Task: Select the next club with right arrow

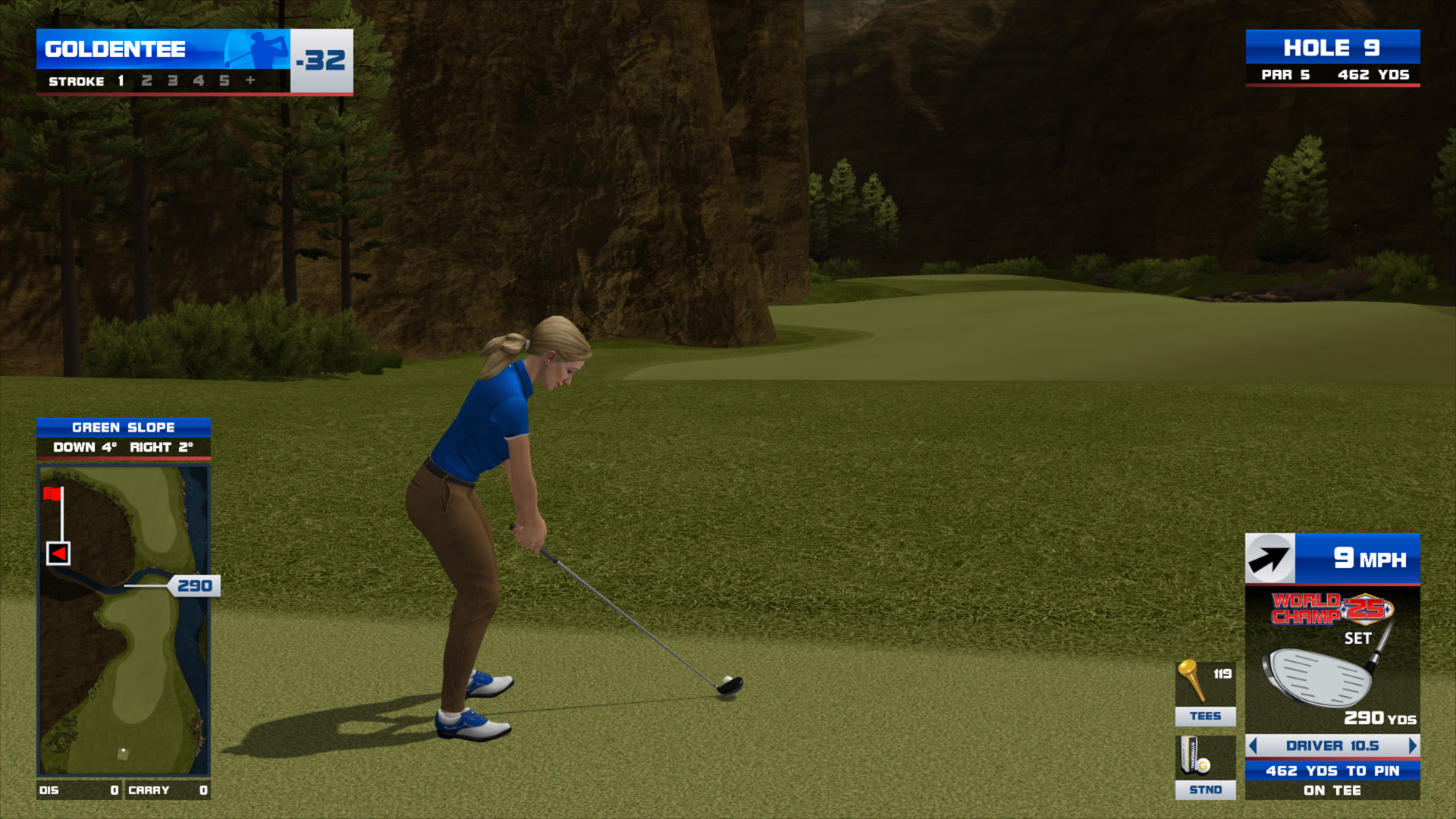Action: pyautogui.click(x=1412, y=745)
